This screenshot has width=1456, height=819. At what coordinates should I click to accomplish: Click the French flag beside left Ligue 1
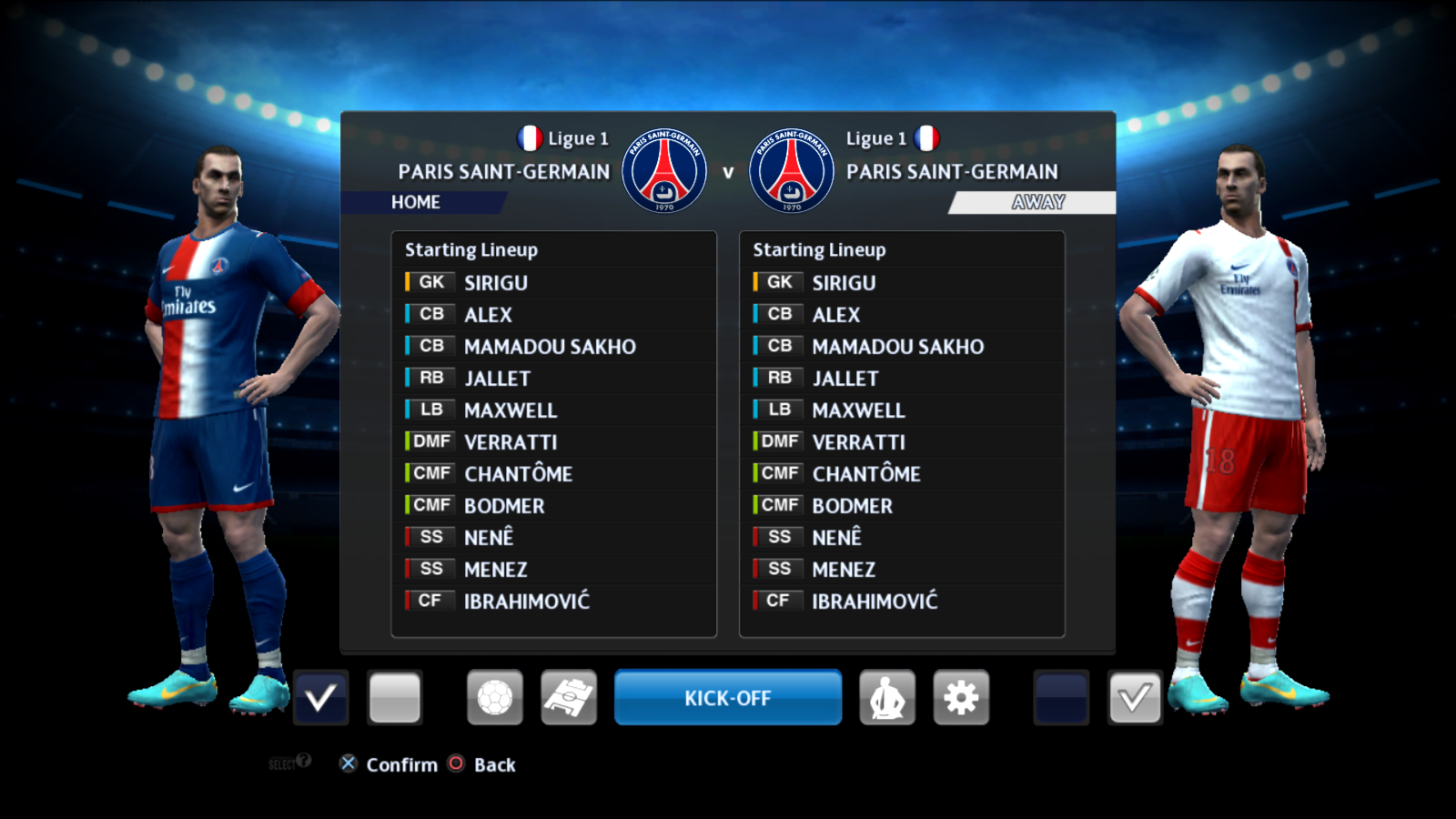point(531,138)
